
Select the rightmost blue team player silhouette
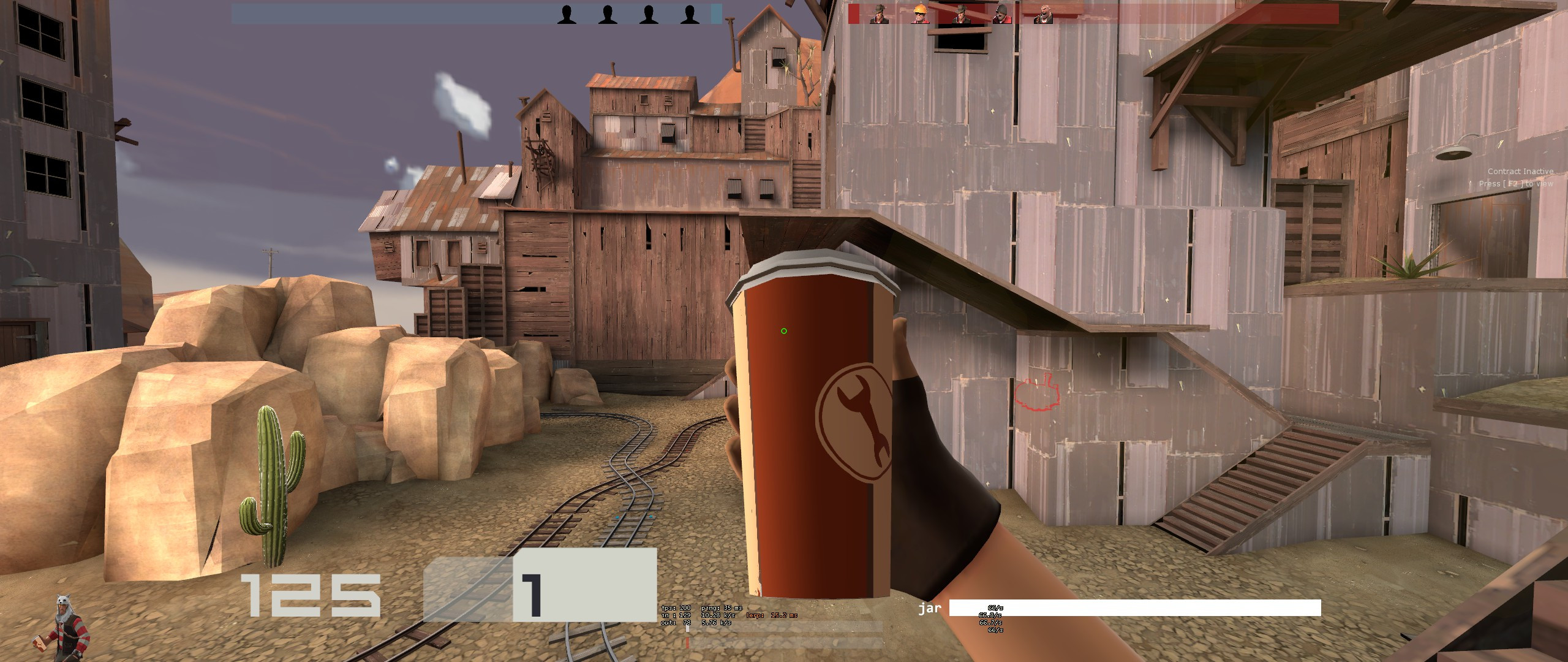click(x=691, y=15)
